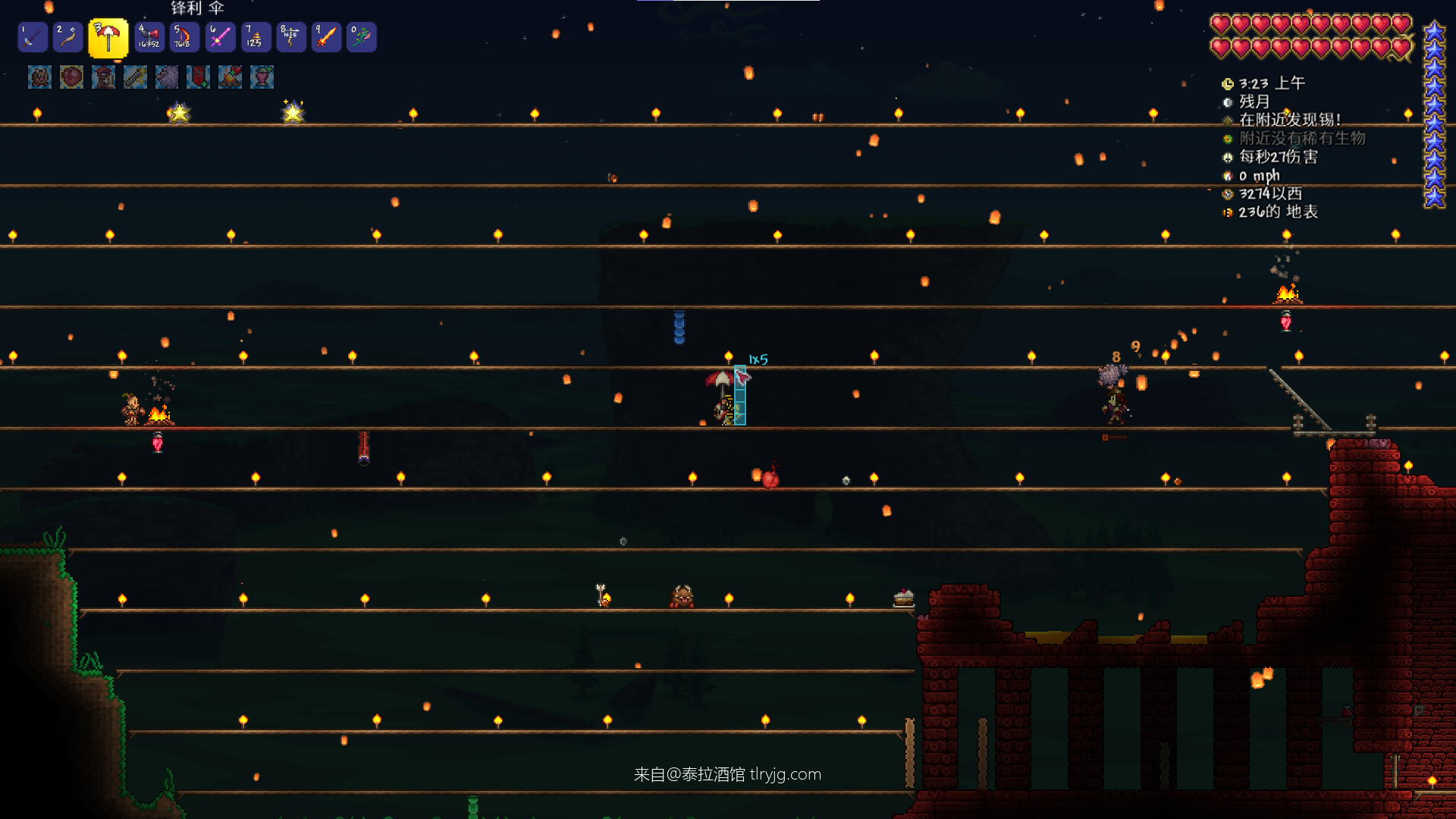Image resolution: width=1456 pixels, height=819 pixels.
Task: Click the brown bear face buff icon
Action: [x=39, y=77]
